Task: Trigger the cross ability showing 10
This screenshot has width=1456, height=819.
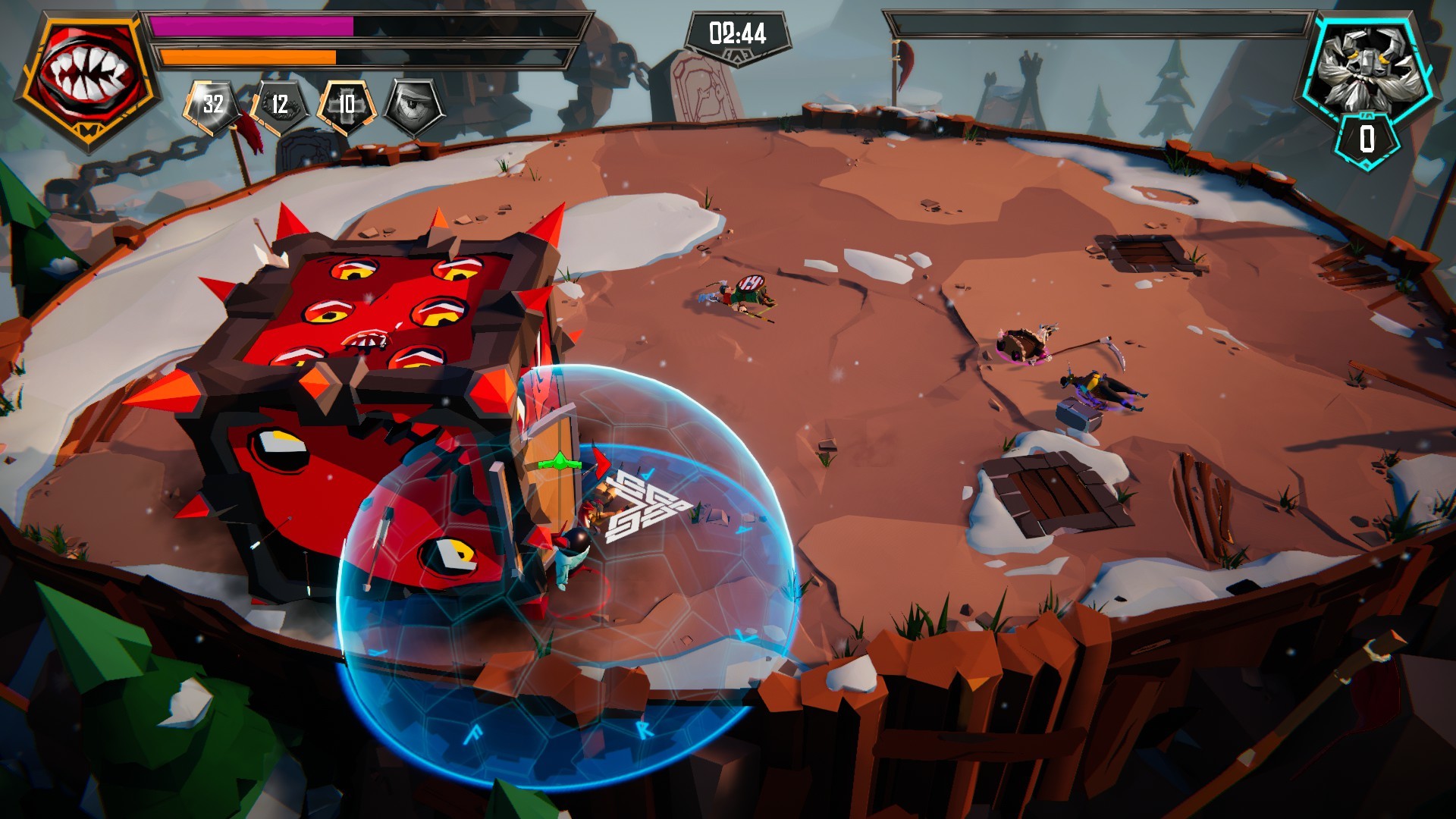Action: tap(347, 105)
